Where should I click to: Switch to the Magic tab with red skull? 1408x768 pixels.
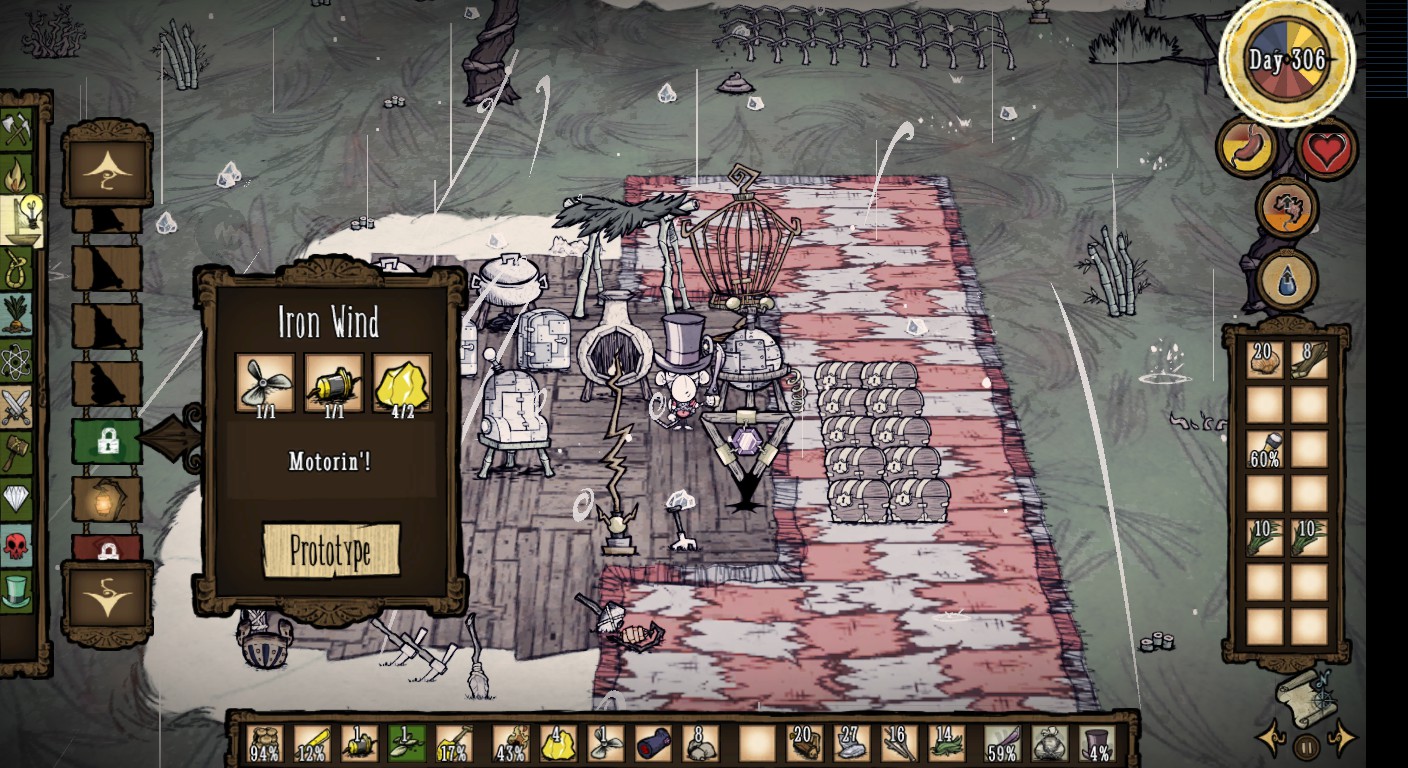point(17,545)
